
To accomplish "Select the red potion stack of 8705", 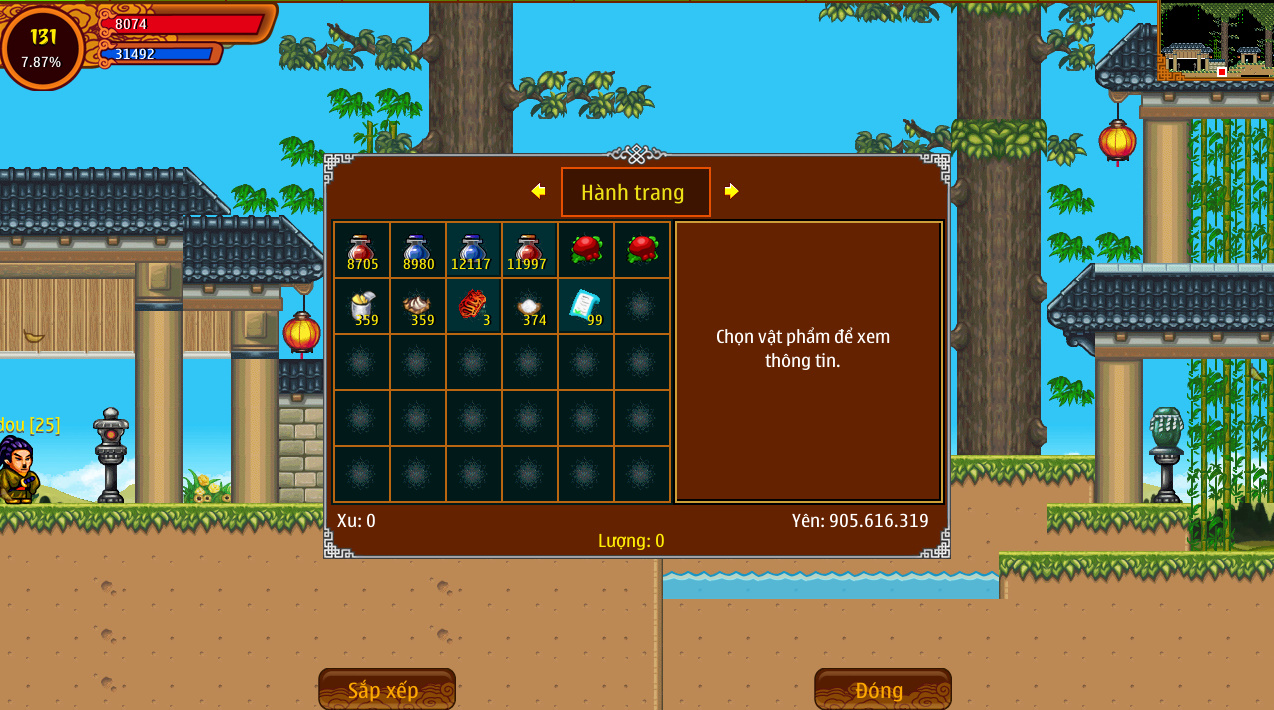I will [361, 250].
